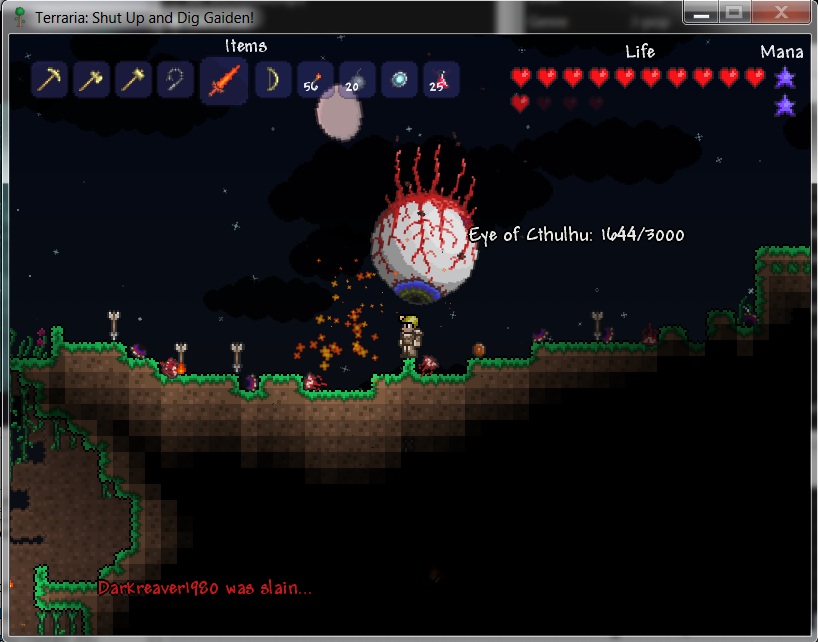Image resolution: width=818 pixels, height=642 pixels.
Task: Select the flaming arrows stack of 56
Action: click(314, 80)
